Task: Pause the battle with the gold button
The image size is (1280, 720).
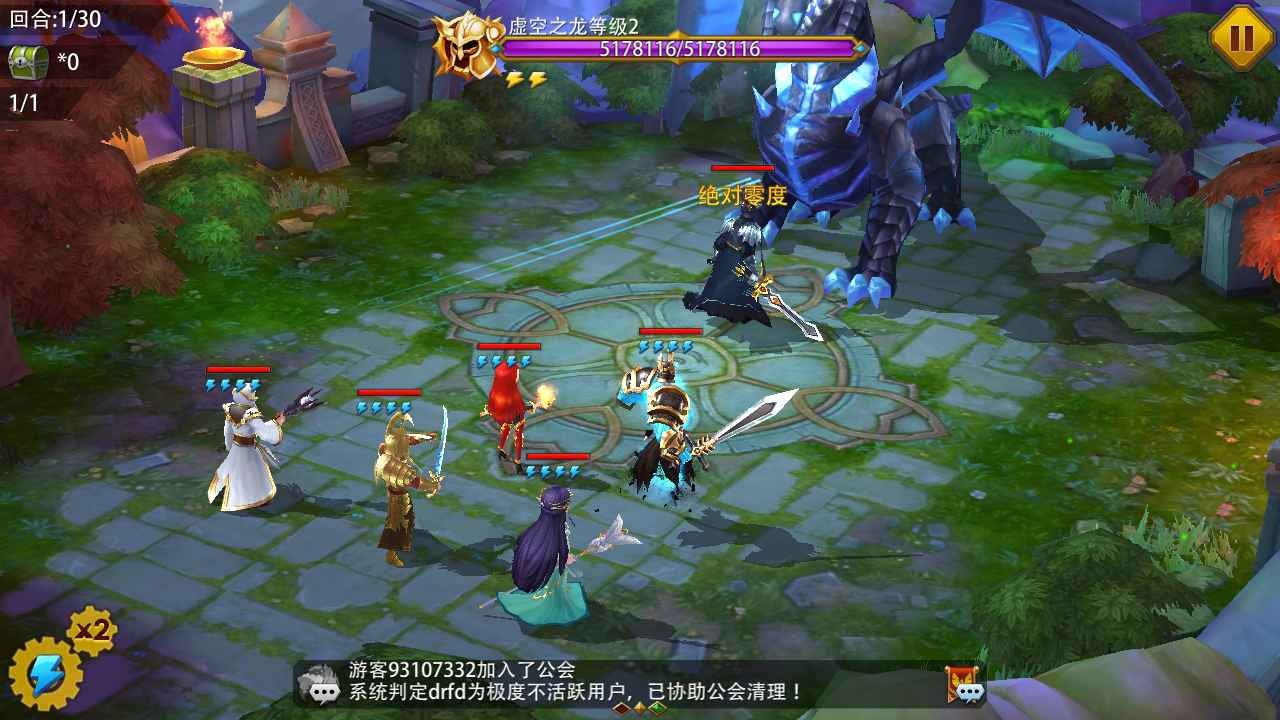Action: (x=1241, y=38)
